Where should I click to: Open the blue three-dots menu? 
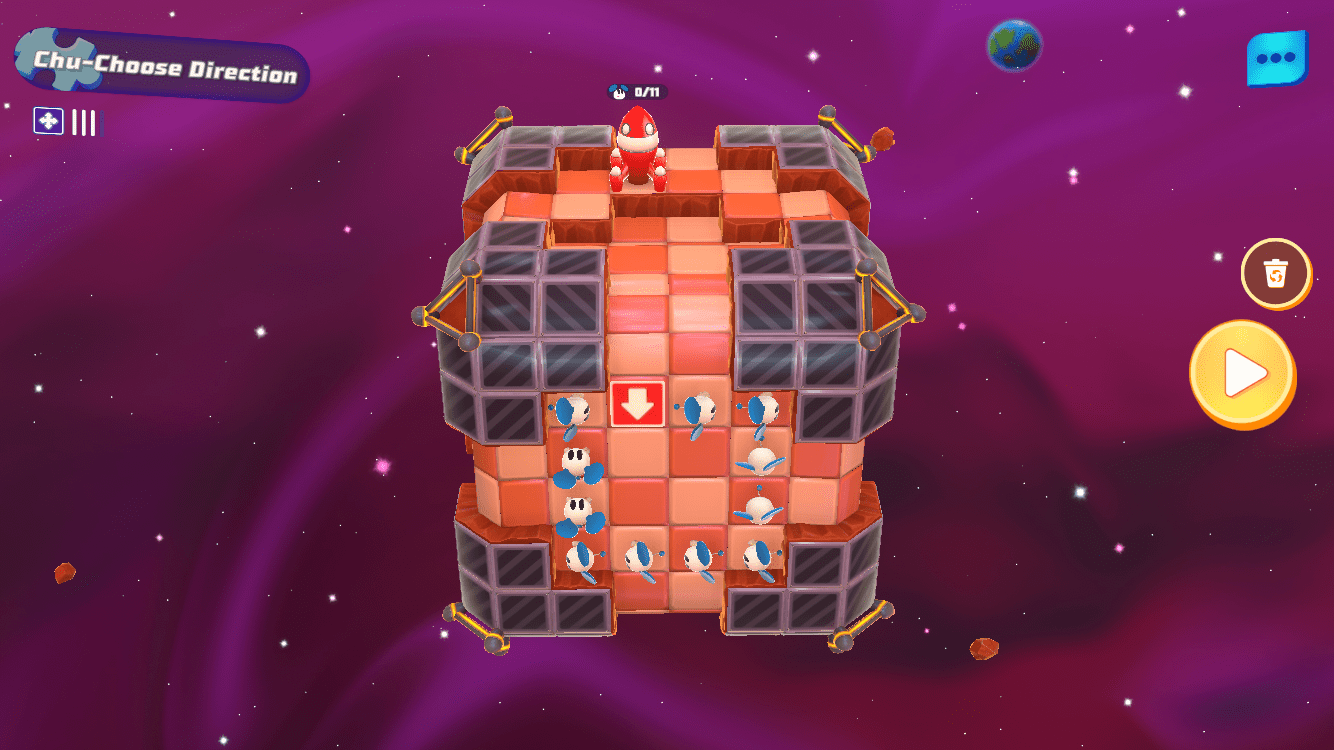click(1276, 58)
